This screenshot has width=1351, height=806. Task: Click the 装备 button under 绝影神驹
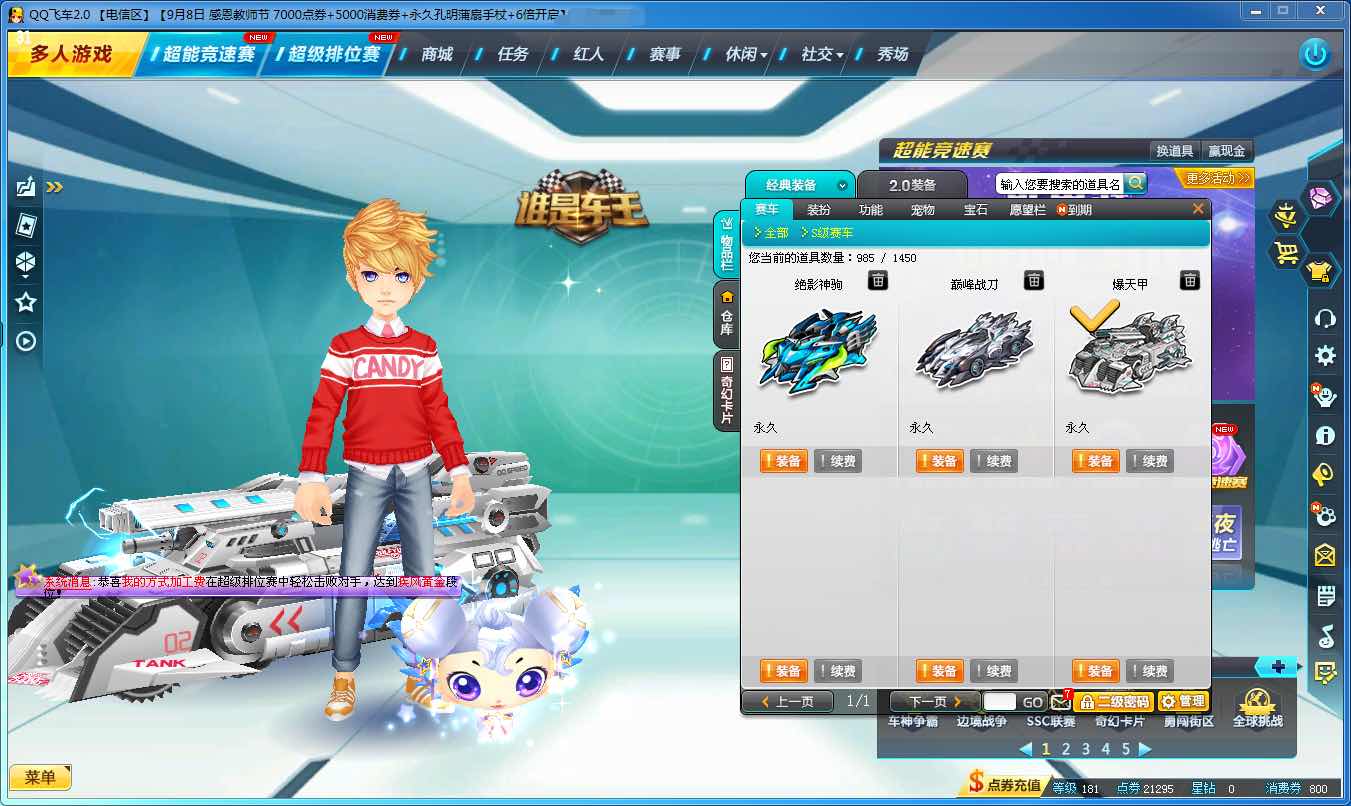coord(782,461)
